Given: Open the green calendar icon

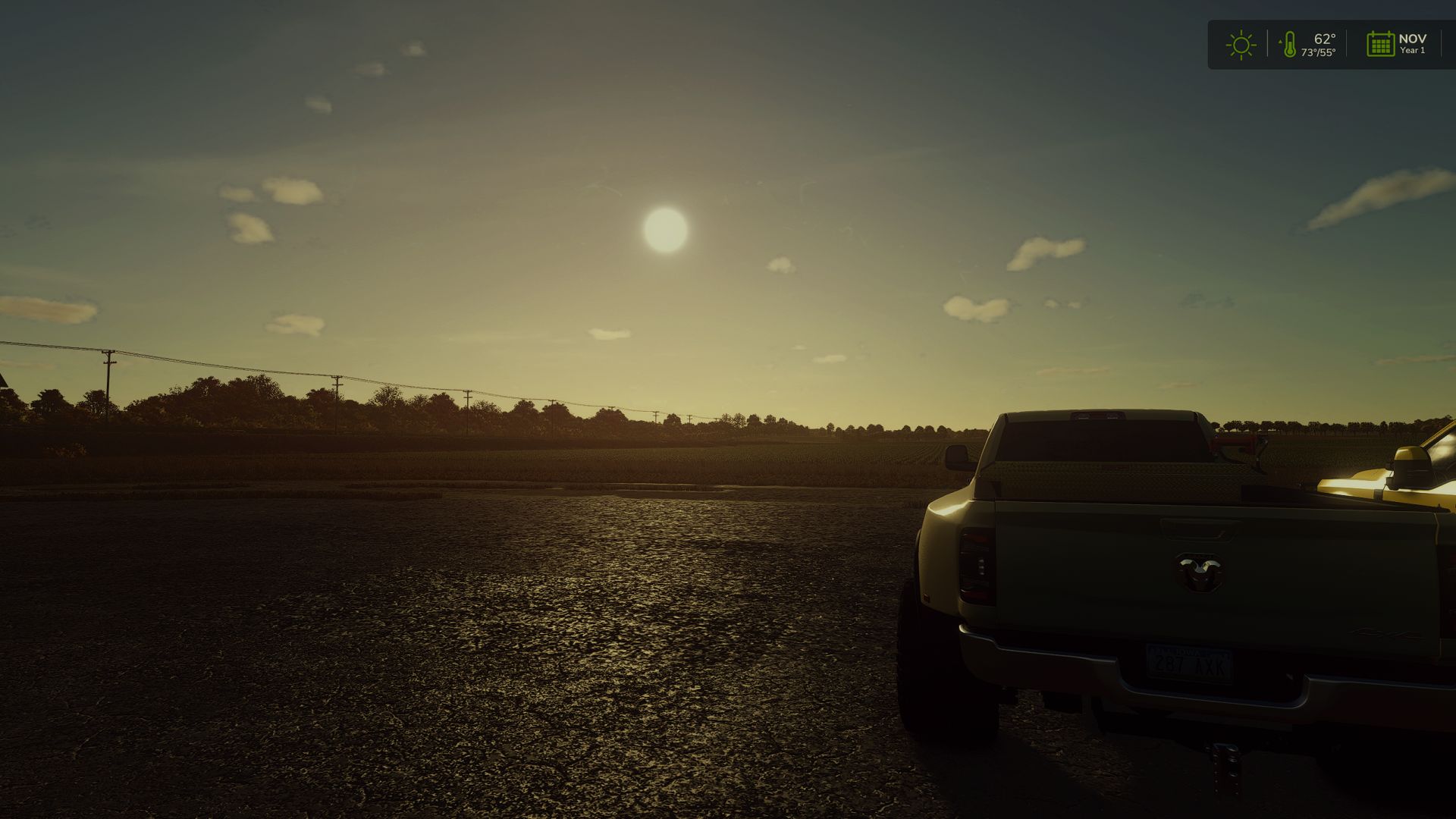Looking at the screenshot, I should coord(1380,44).
